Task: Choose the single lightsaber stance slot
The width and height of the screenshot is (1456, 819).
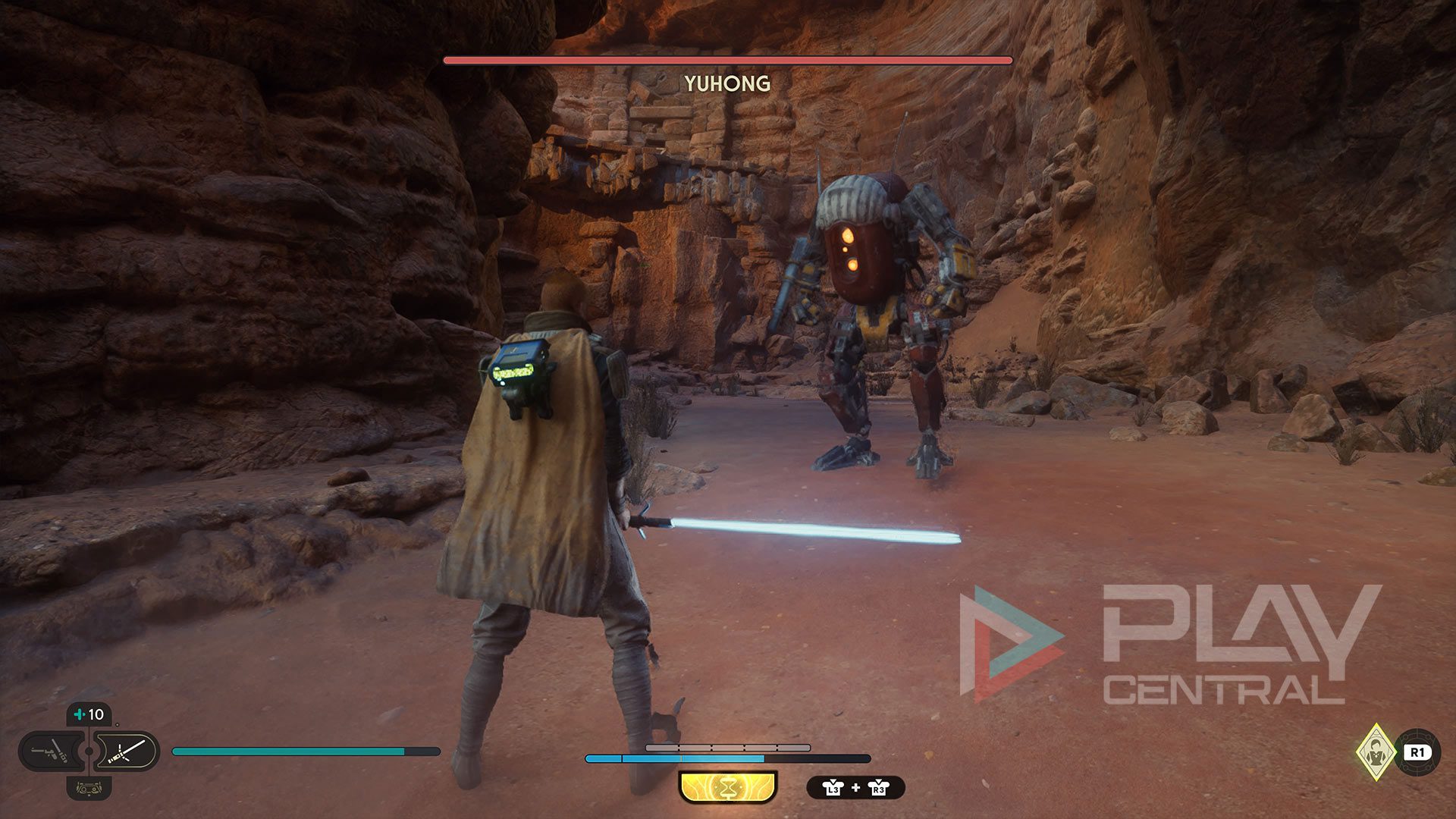Action: click(127, 752)
